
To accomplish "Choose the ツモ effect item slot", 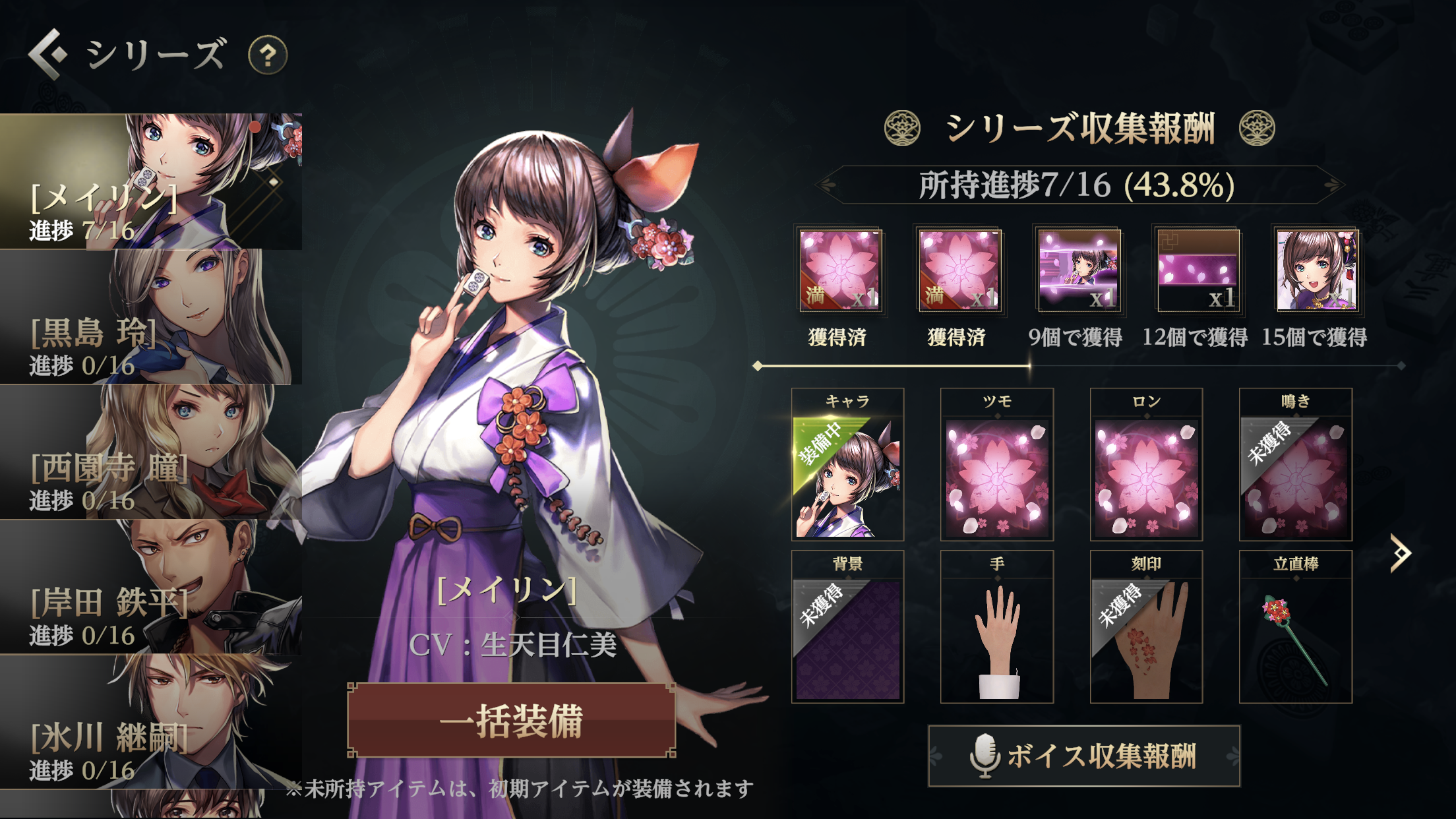I will coord(996,465).
